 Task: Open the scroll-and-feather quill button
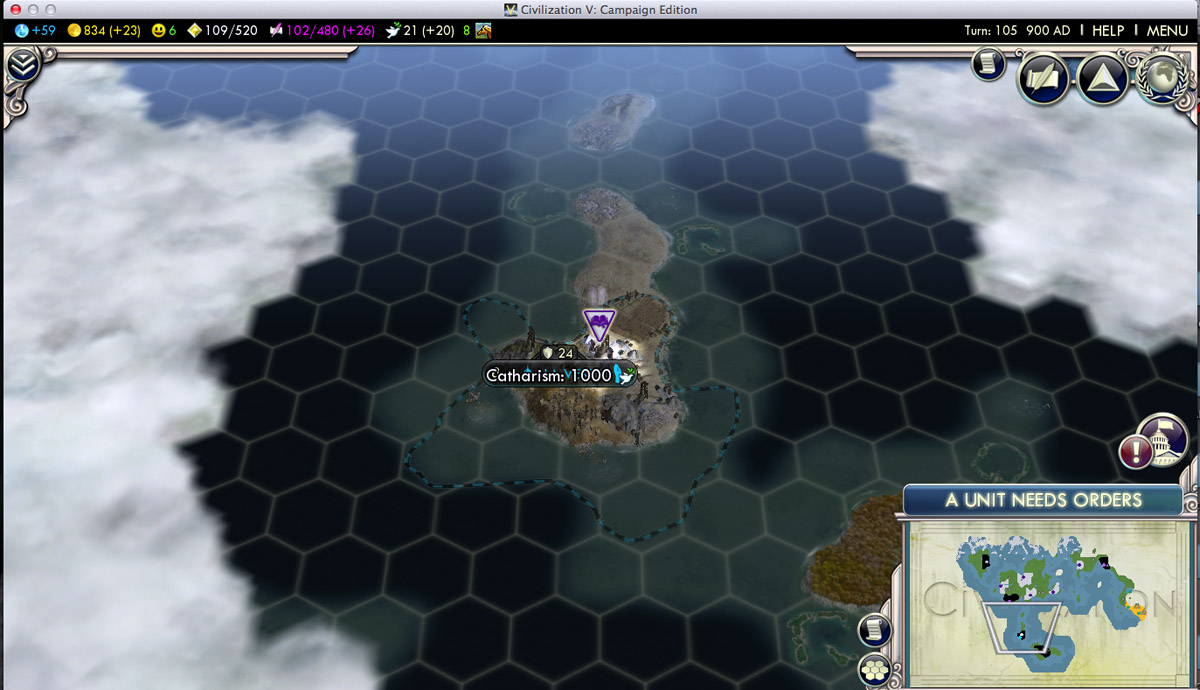[1043, 79]
